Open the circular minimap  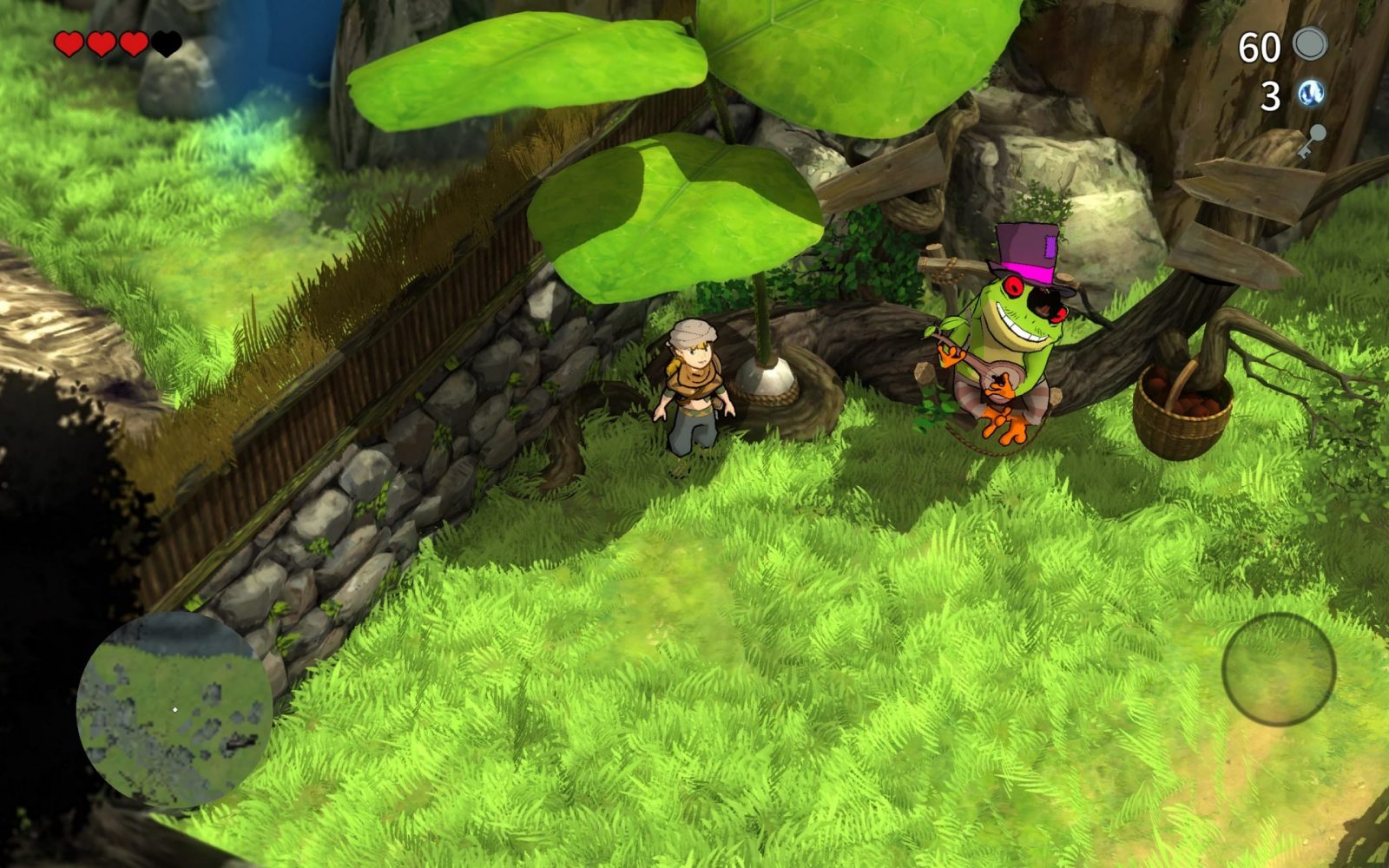coord(174,710)
